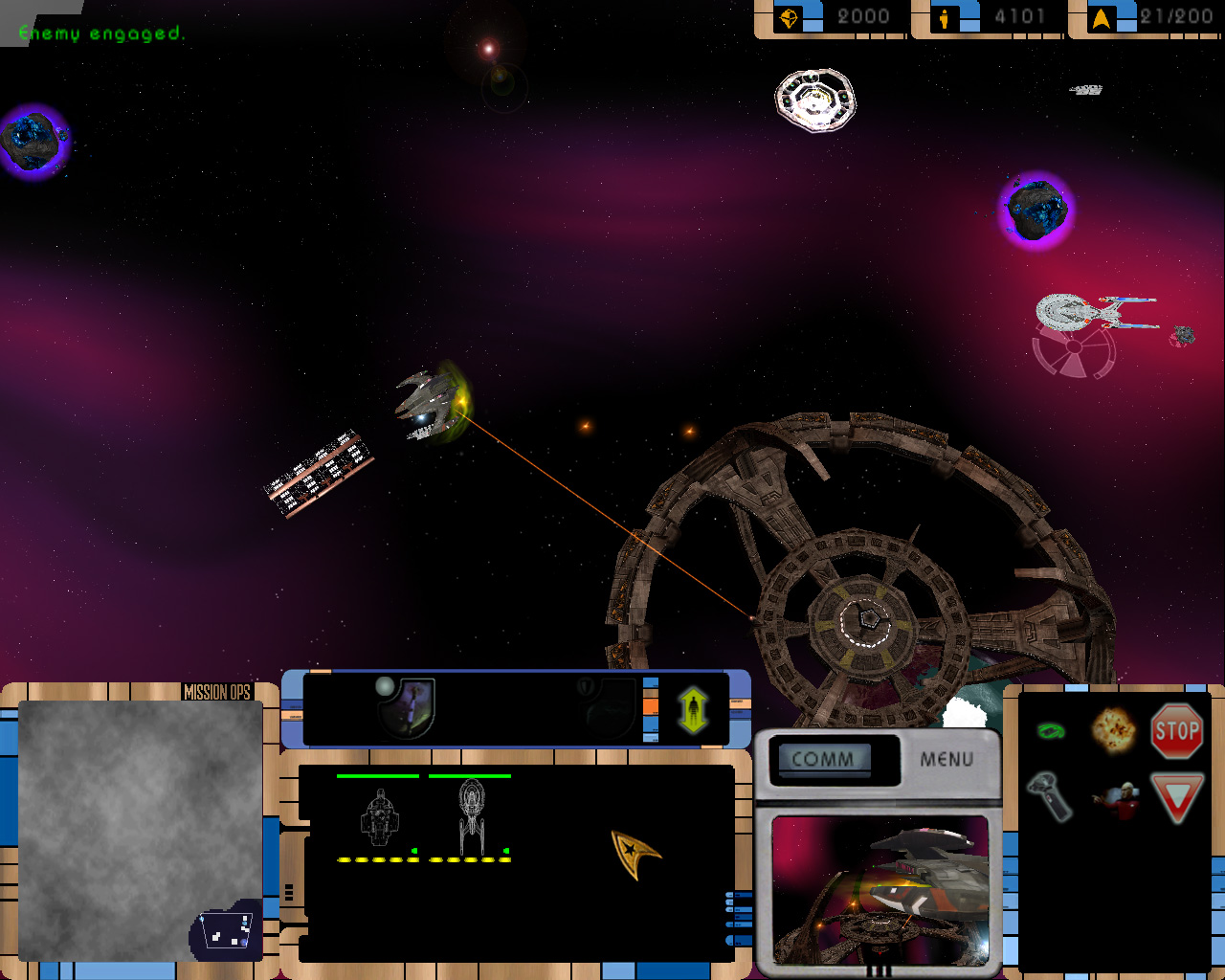Viewport: 1225px width, 980px height.
Task: Click the pointing captain command icon
Action: pyautogui.click(x=1114, y=799)
